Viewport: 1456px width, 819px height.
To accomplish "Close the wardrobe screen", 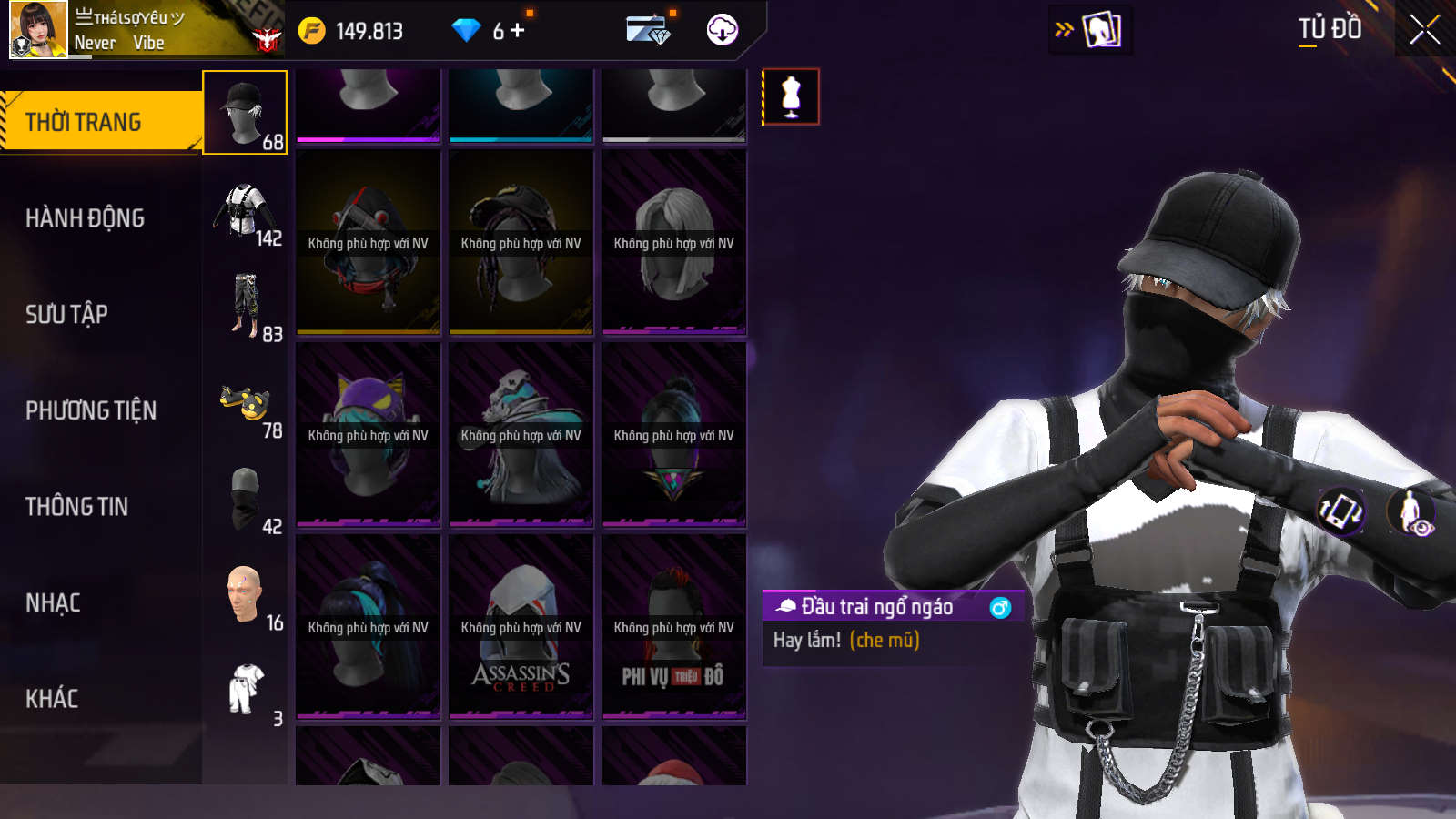I will 1424,30.
